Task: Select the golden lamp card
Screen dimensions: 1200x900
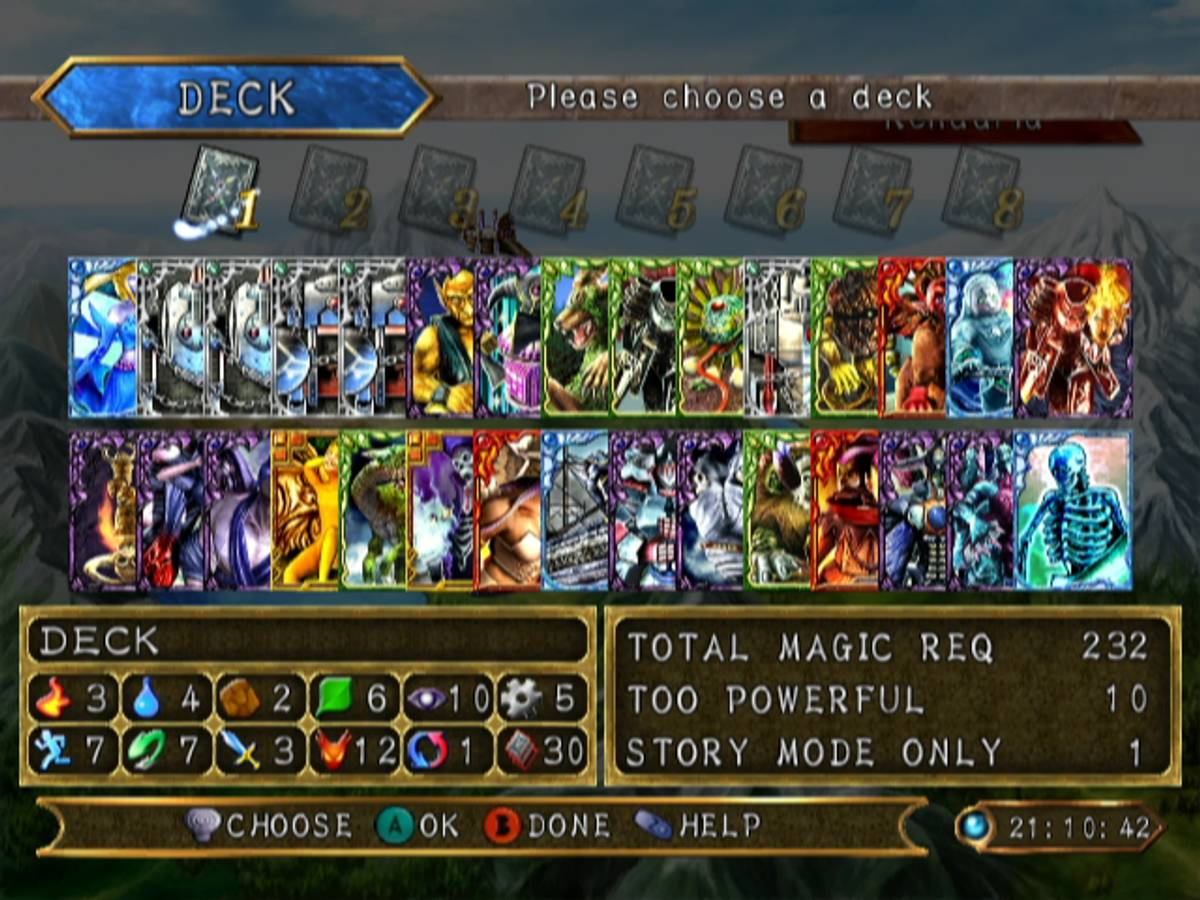Action: [x=103, y=510]
